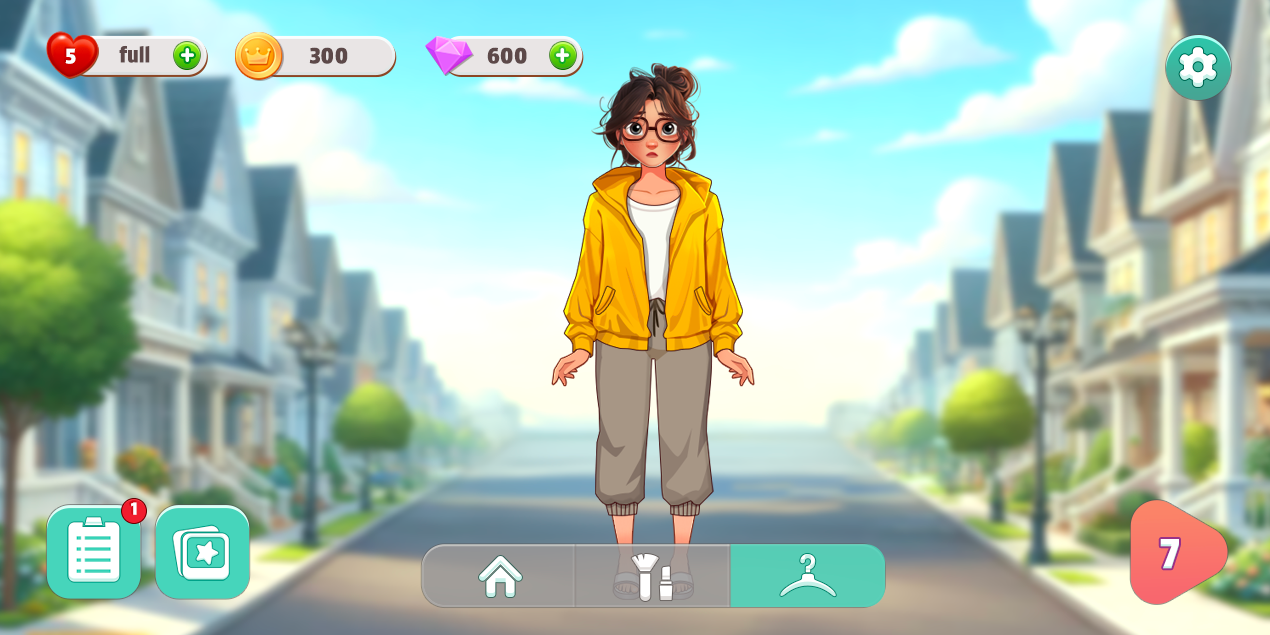Start level 7 with the play arrow

pos(1175,553)
